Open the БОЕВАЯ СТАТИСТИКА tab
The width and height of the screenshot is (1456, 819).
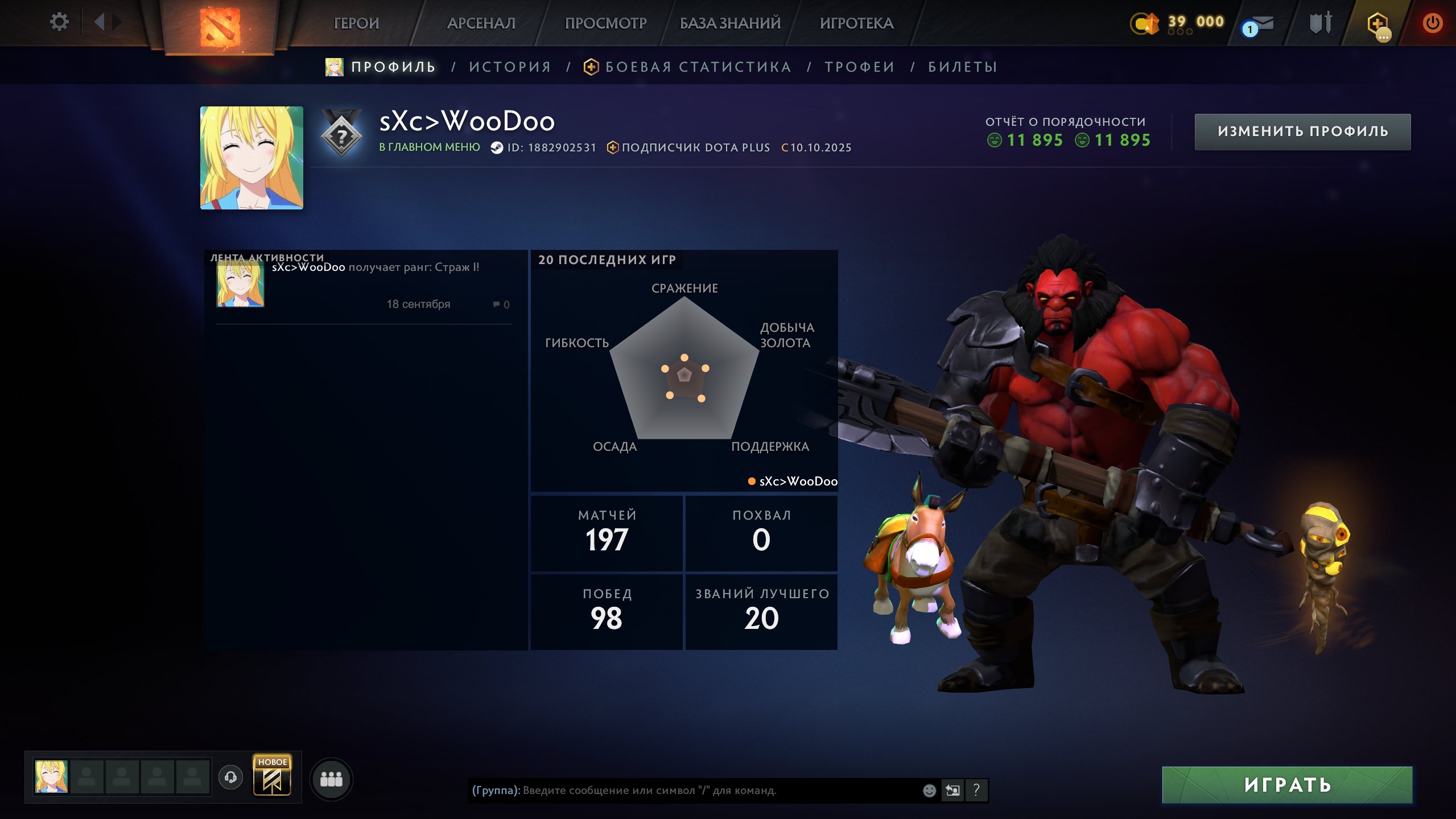[698, 67]
